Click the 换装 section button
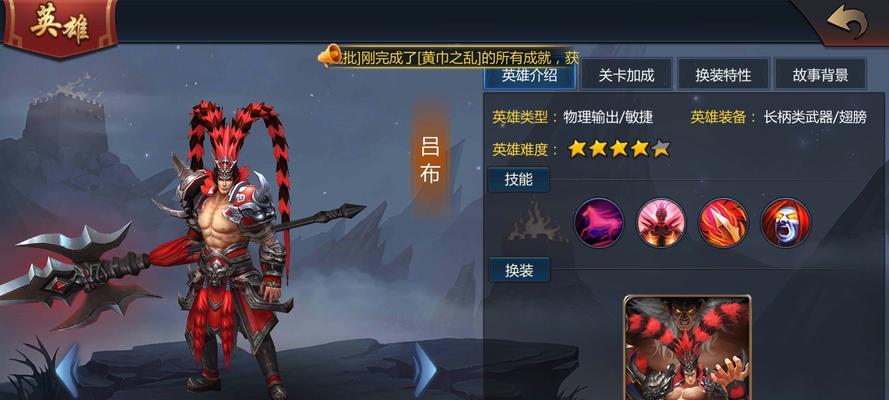The image size is (889, 400). (518, 270)
